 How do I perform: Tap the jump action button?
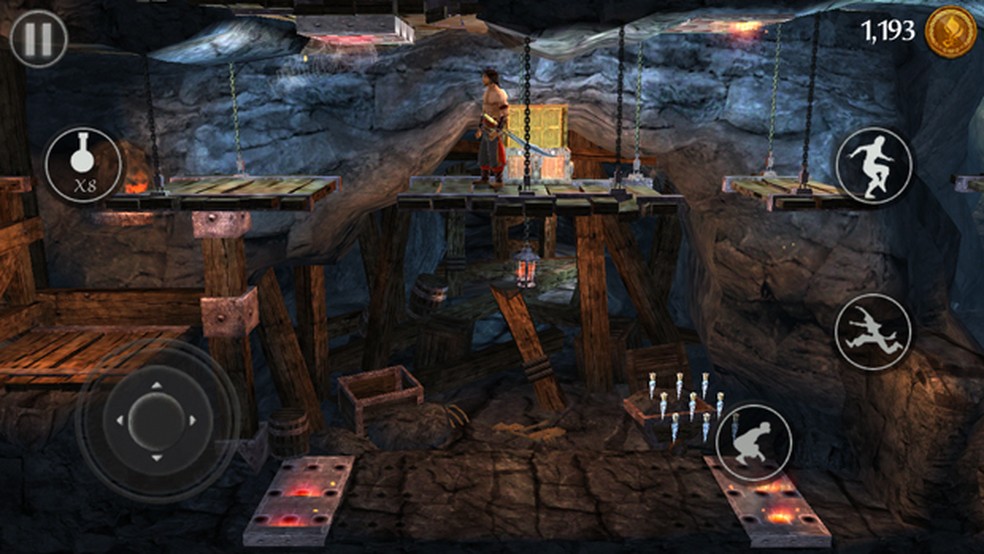tap(873, 165)
